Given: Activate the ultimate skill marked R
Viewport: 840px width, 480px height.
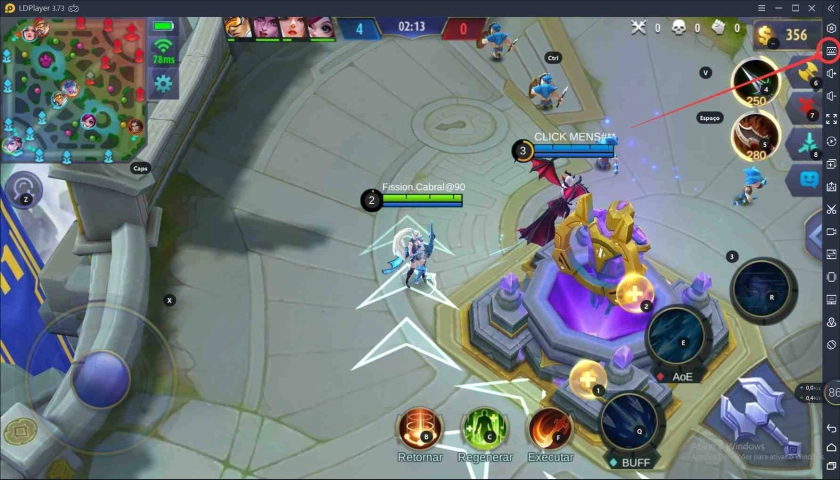Looking at the screenshot, I should coord(764,291).
